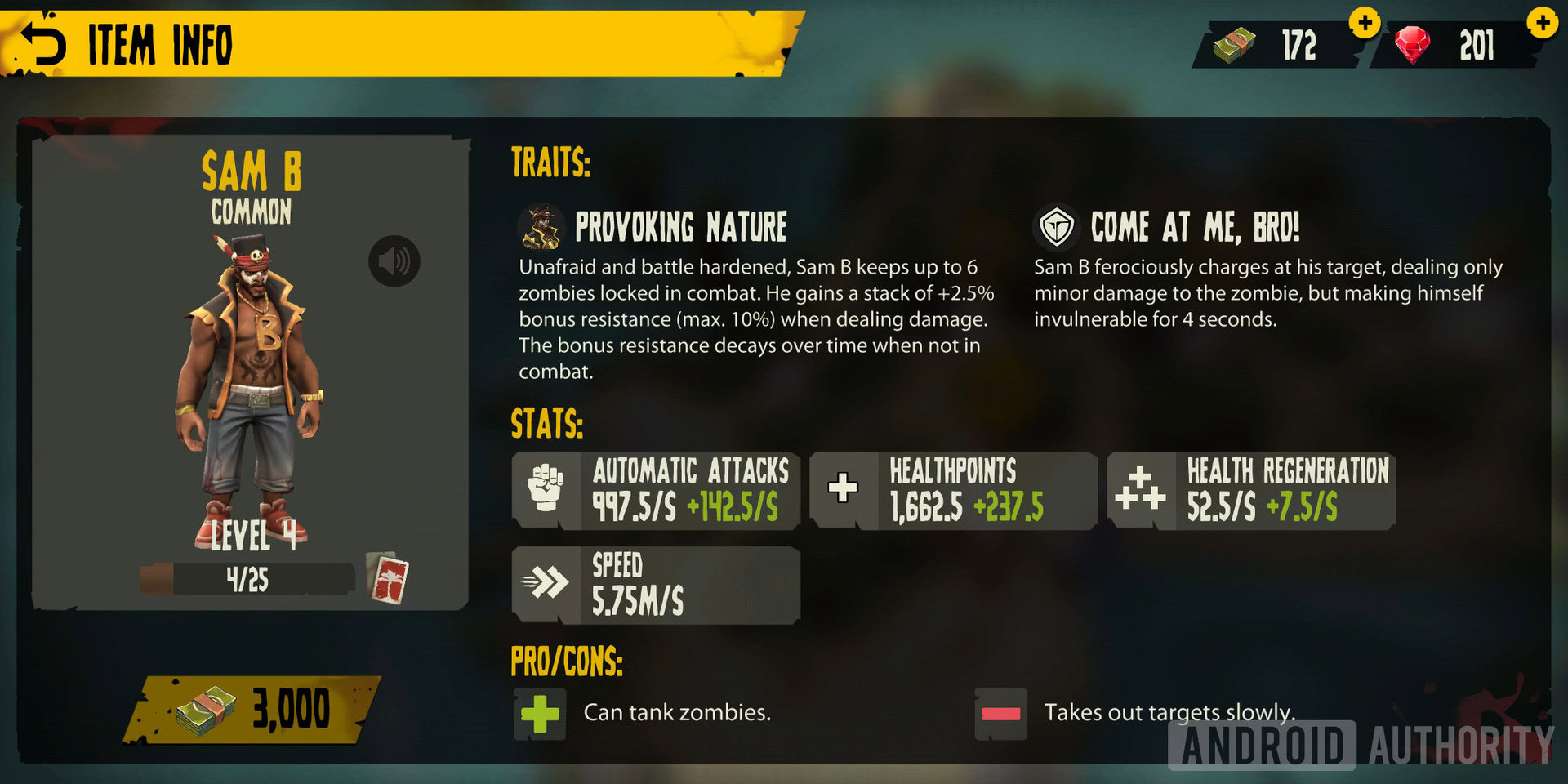
Task: Select the Provoking Nature trait icon
Action: (541, 227)
